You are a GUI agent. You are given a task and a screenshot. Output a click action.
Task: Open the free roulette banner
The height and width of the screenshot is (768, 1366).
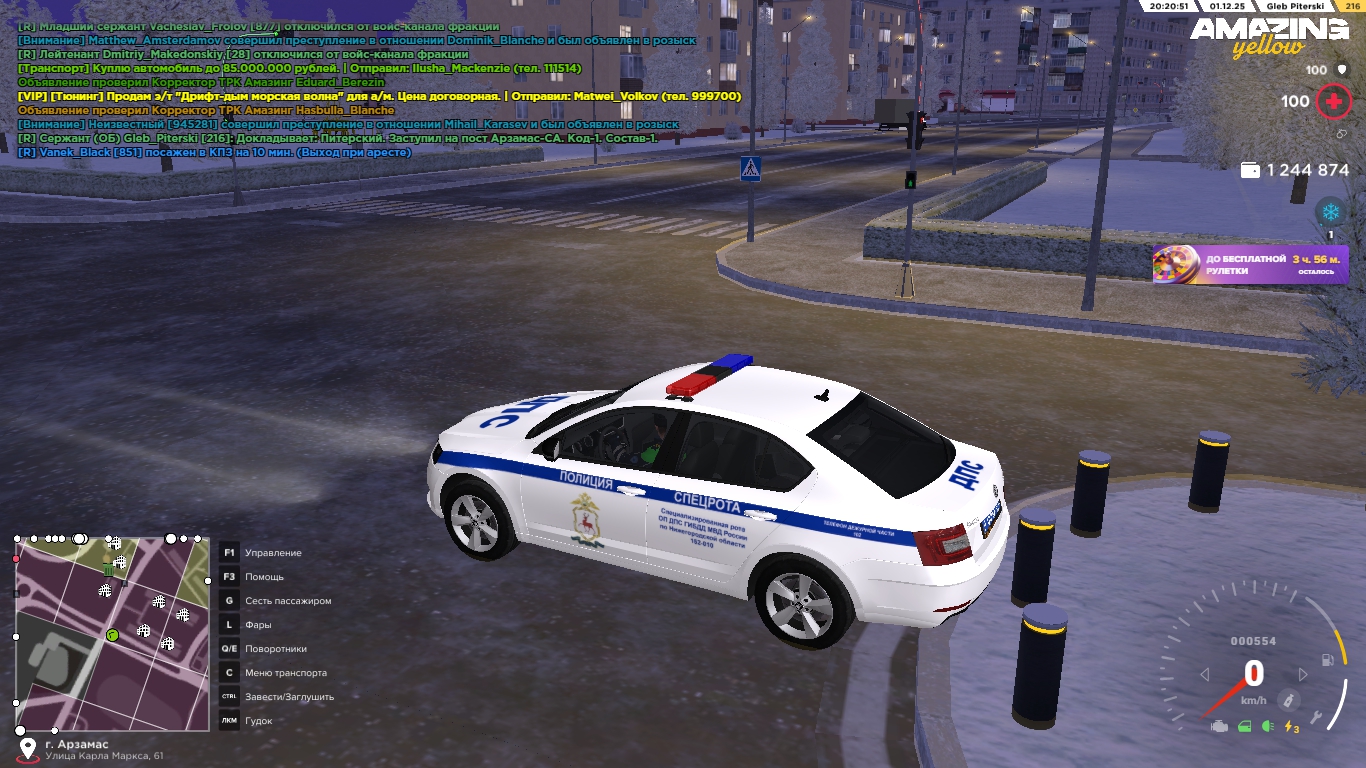point(1250,265)
